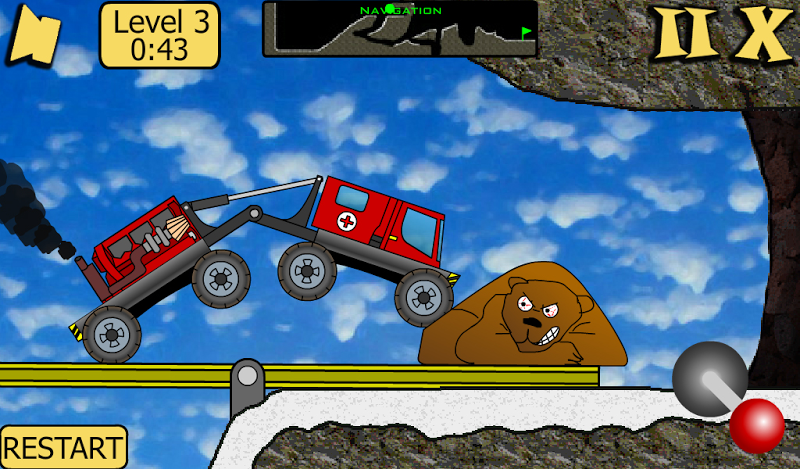The width and height of the screenshot is (800, 469).
Task: Click the navigation minimap
Action: (x=400, y=28)
